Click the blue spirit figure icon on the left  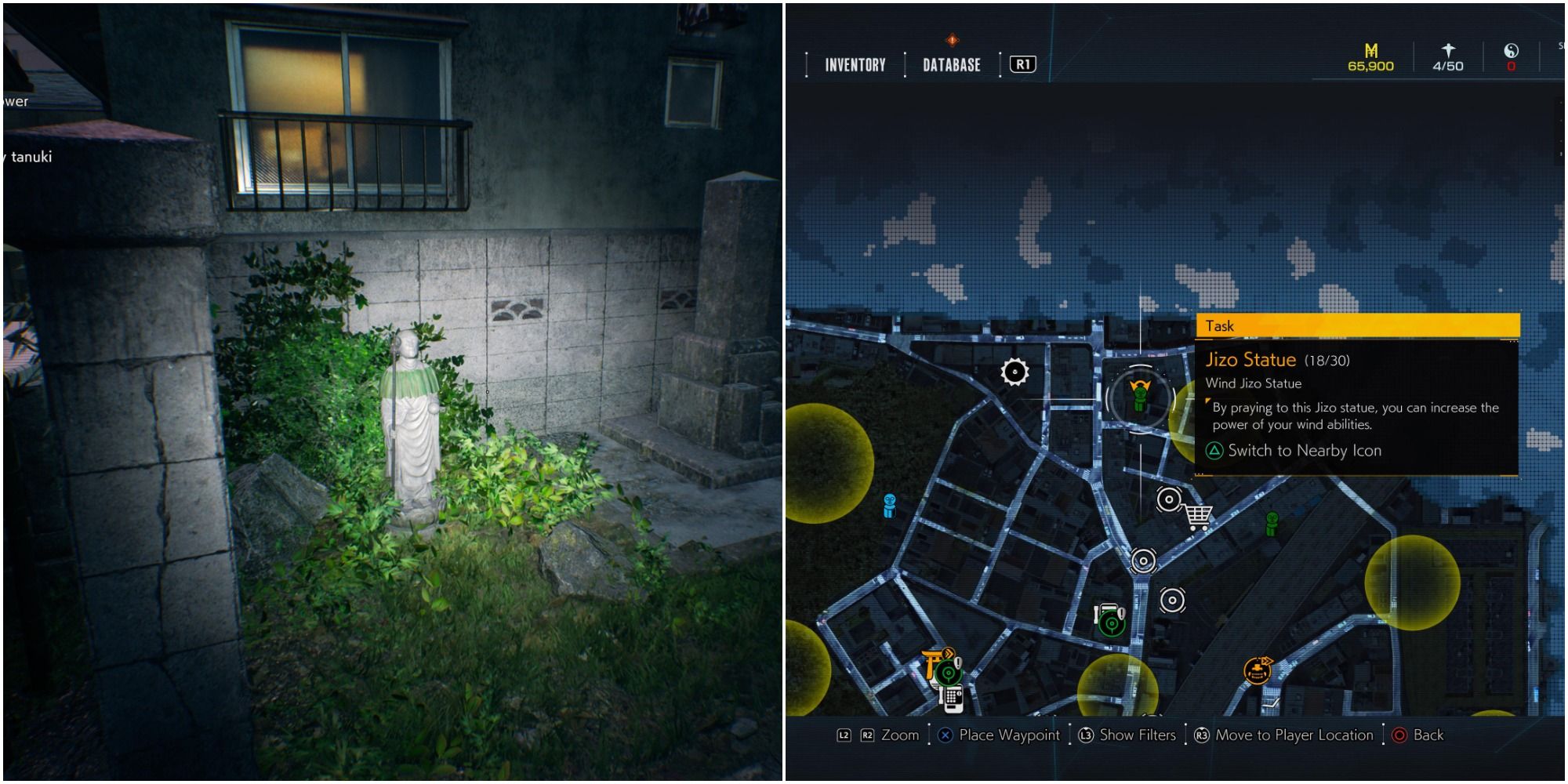click(890, 506)
